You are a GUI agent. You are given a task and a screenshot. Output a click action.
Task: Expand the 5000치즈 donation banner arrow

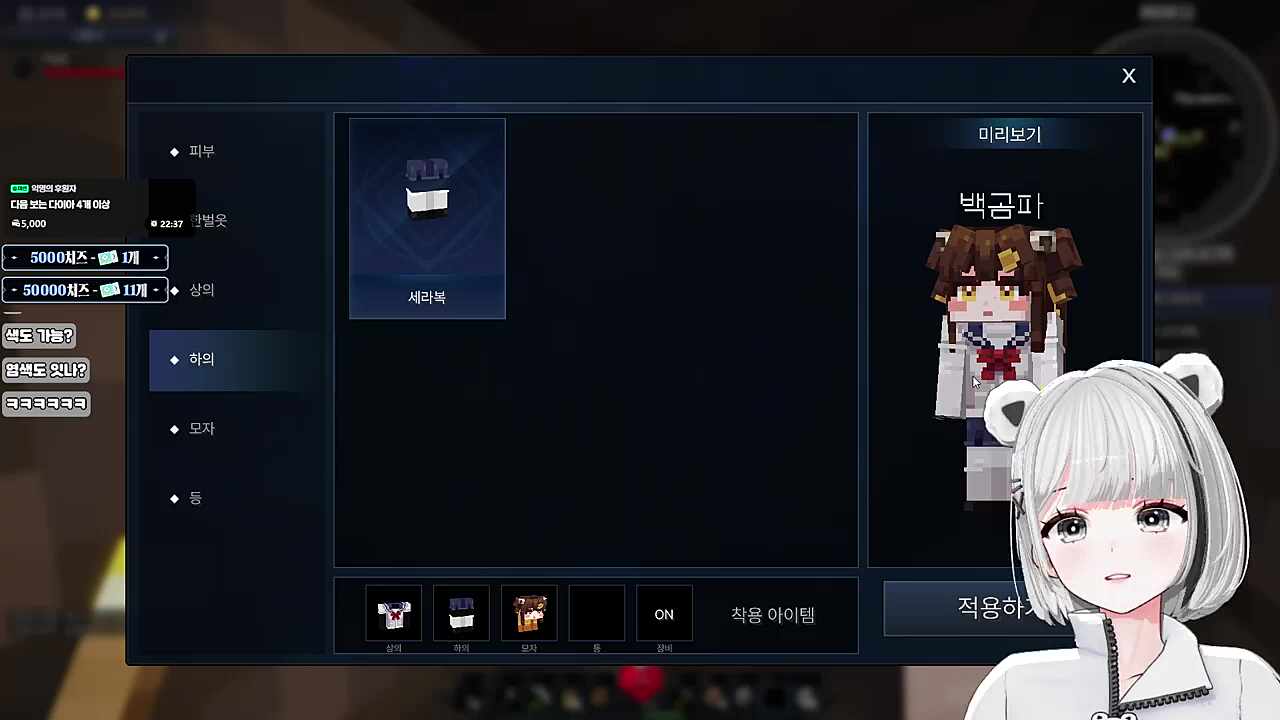[x=13, y=257]
